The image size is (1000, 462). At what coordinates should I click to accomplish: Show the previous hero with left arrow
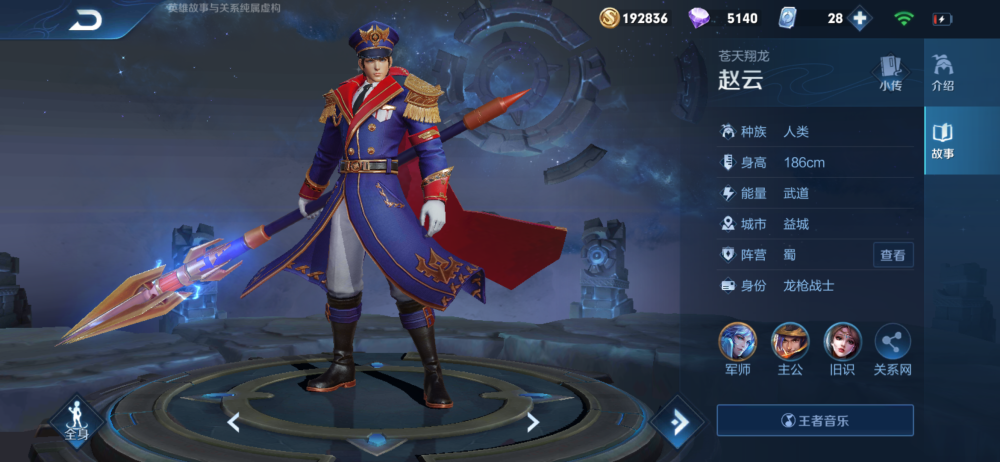coord(233,422)
